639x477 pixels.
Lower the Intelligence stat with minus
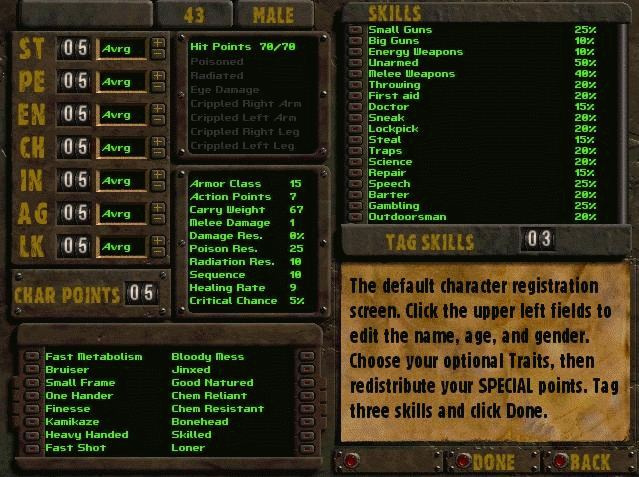tap(158, 185)
